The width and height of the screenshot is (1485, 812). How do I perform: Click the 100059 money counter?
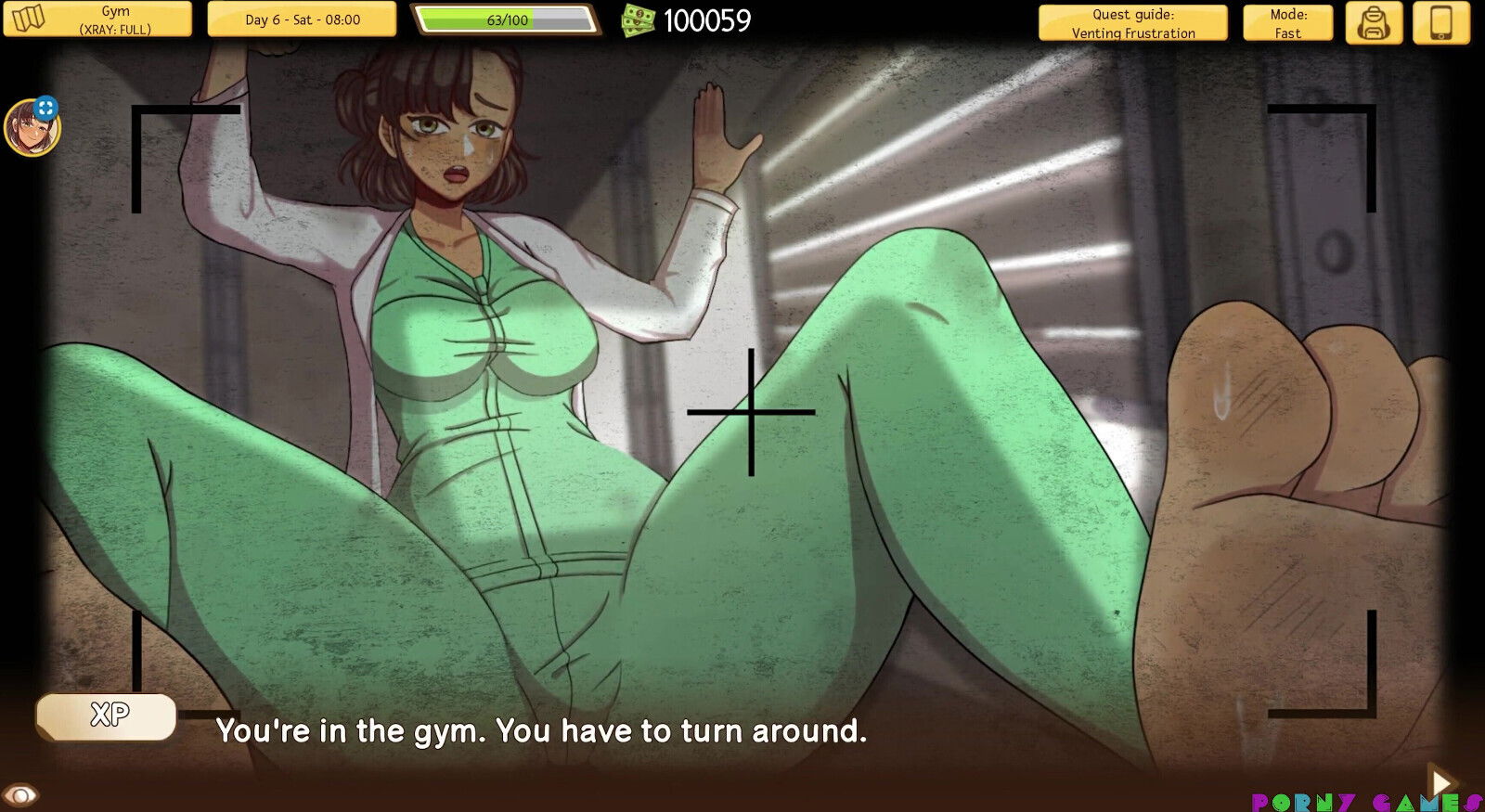707,20
